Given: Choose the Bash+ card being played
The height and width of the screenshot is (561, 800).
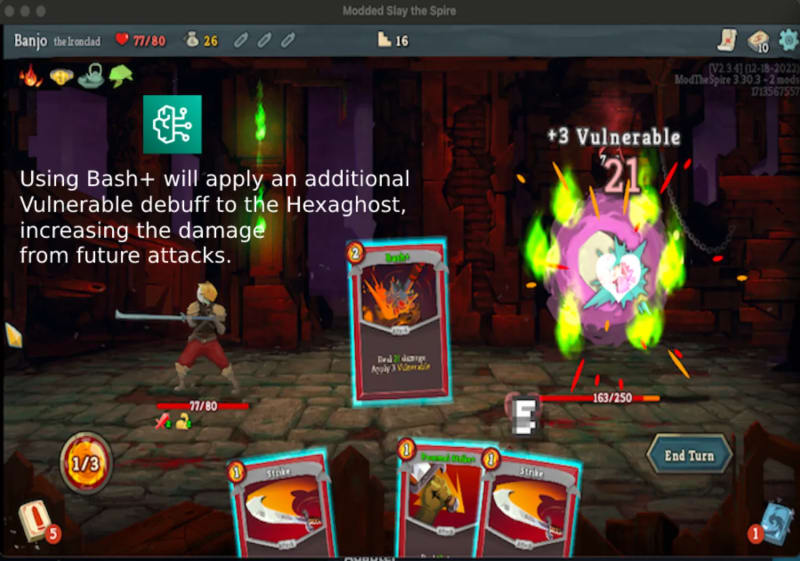Looking at the screenshot, I should 398,319.
